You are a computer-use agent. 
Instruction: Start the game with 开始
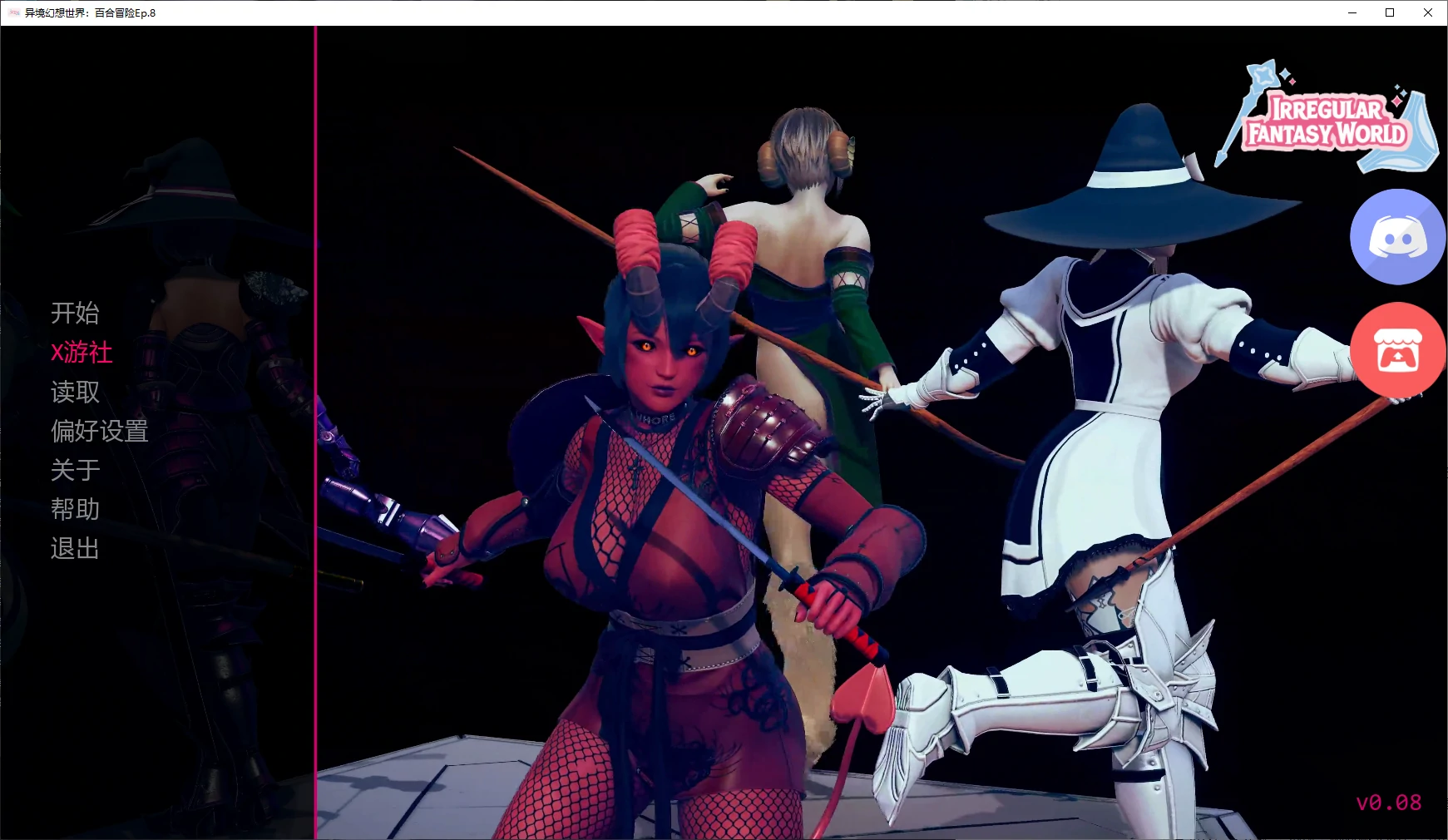[75, 313]
